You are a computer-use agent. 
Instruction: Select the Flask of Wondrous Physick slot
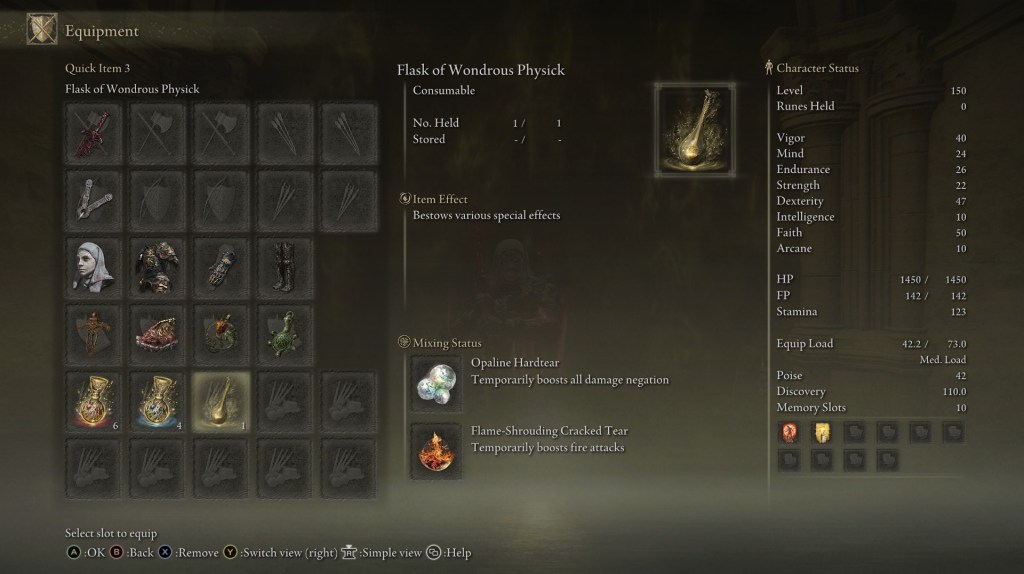tap(221, 402)
